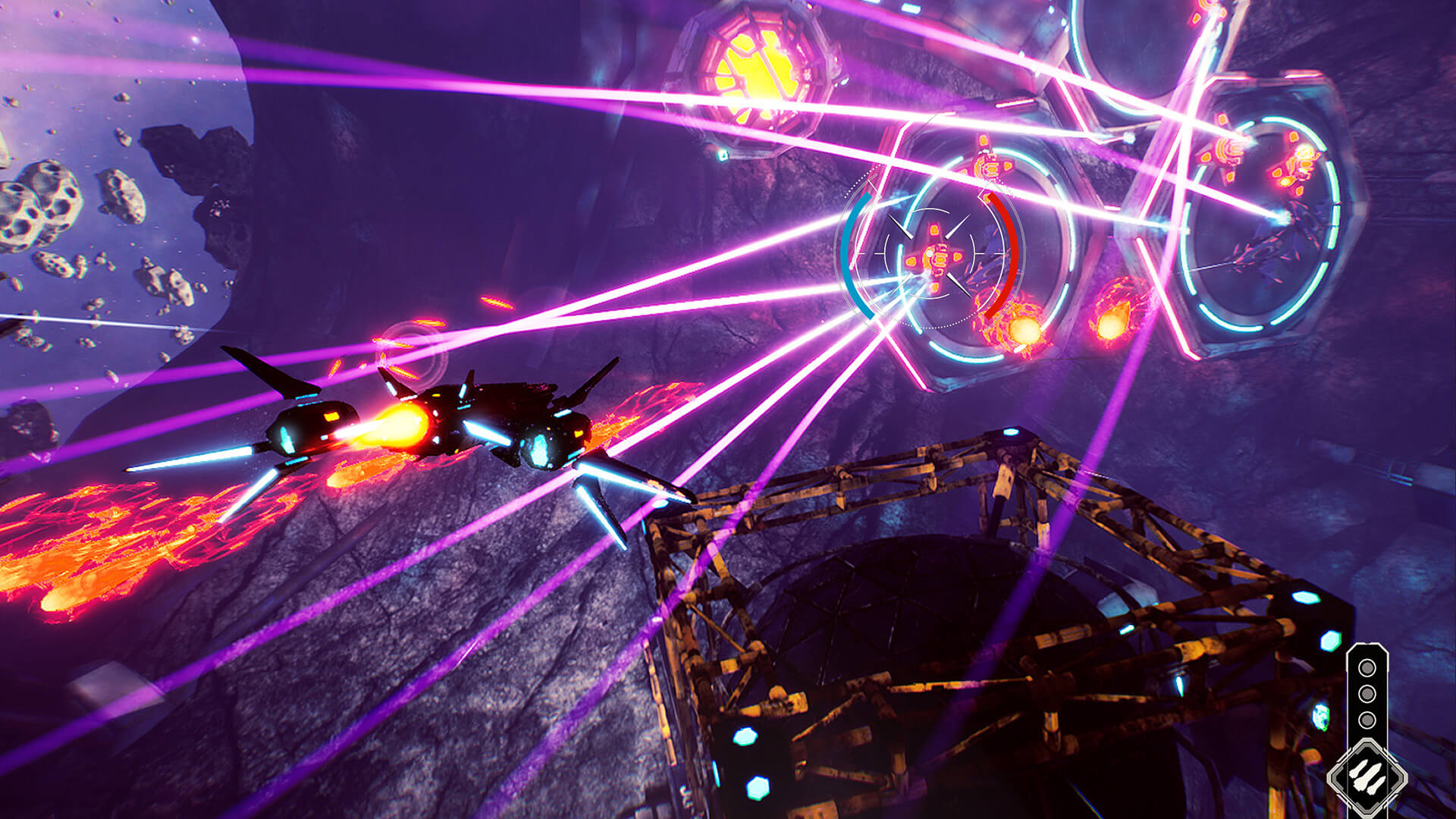Click the bottom ammo pip above the missile emblem
The height and width of the screenshot is (819, 1456).
(1367, 720)
